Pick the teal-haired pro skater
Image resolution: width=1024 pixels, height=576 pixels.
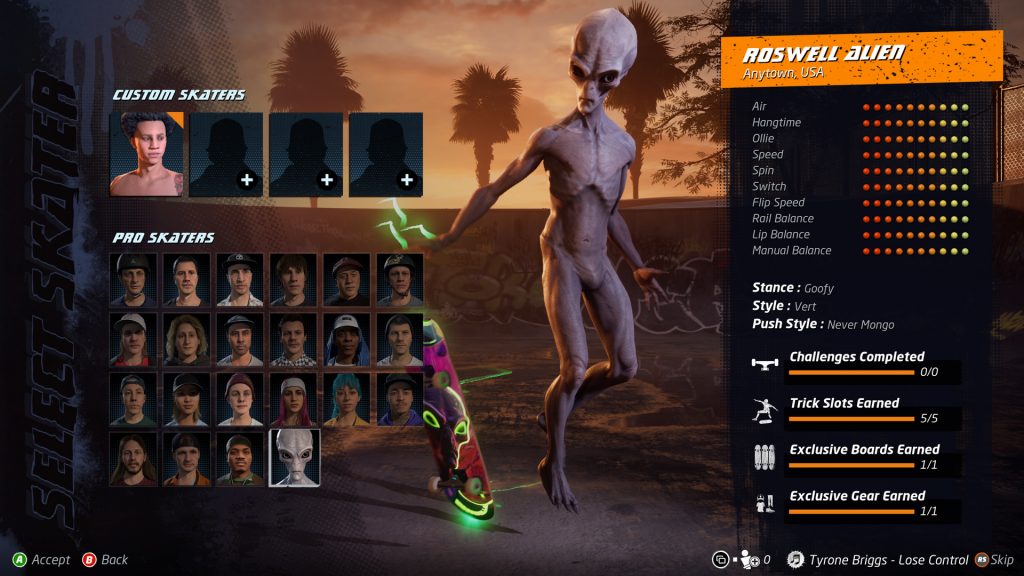[347, 399]
